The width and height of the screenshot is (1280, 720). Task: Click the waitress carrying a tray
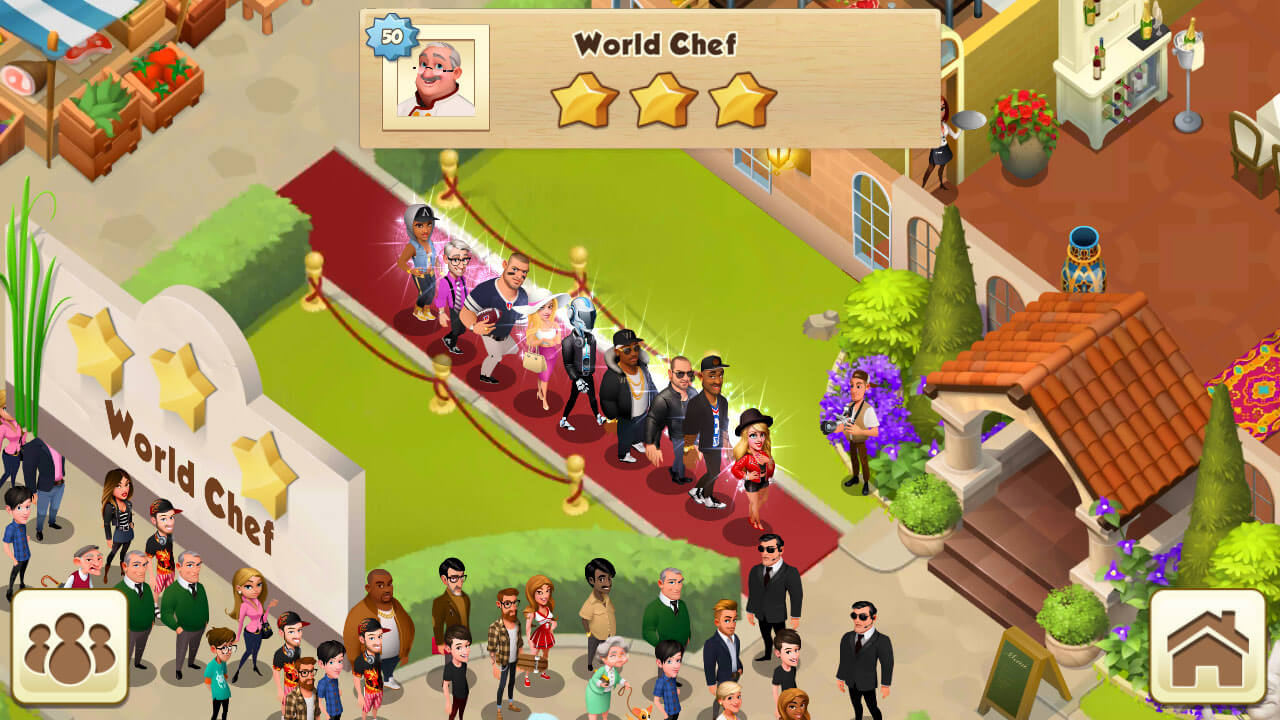(x=945, y=140)
